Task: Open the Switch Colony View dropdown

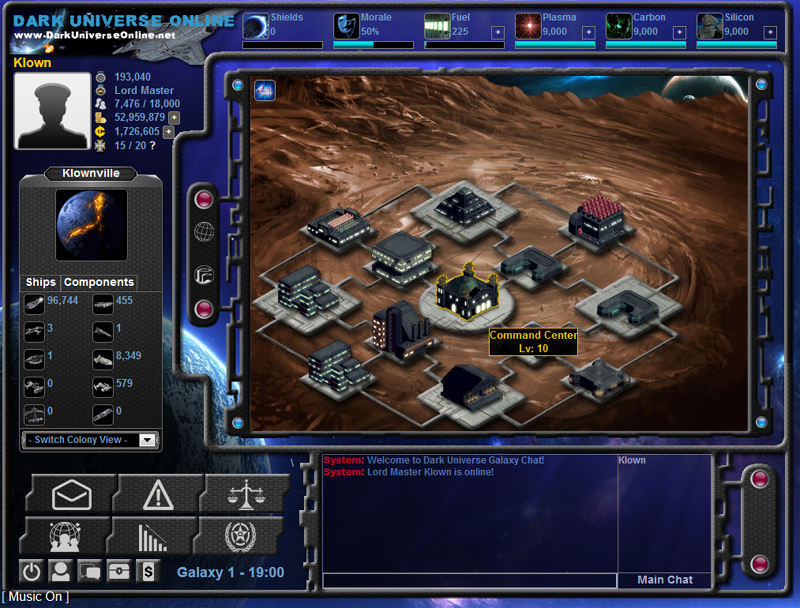Action: 90,440
